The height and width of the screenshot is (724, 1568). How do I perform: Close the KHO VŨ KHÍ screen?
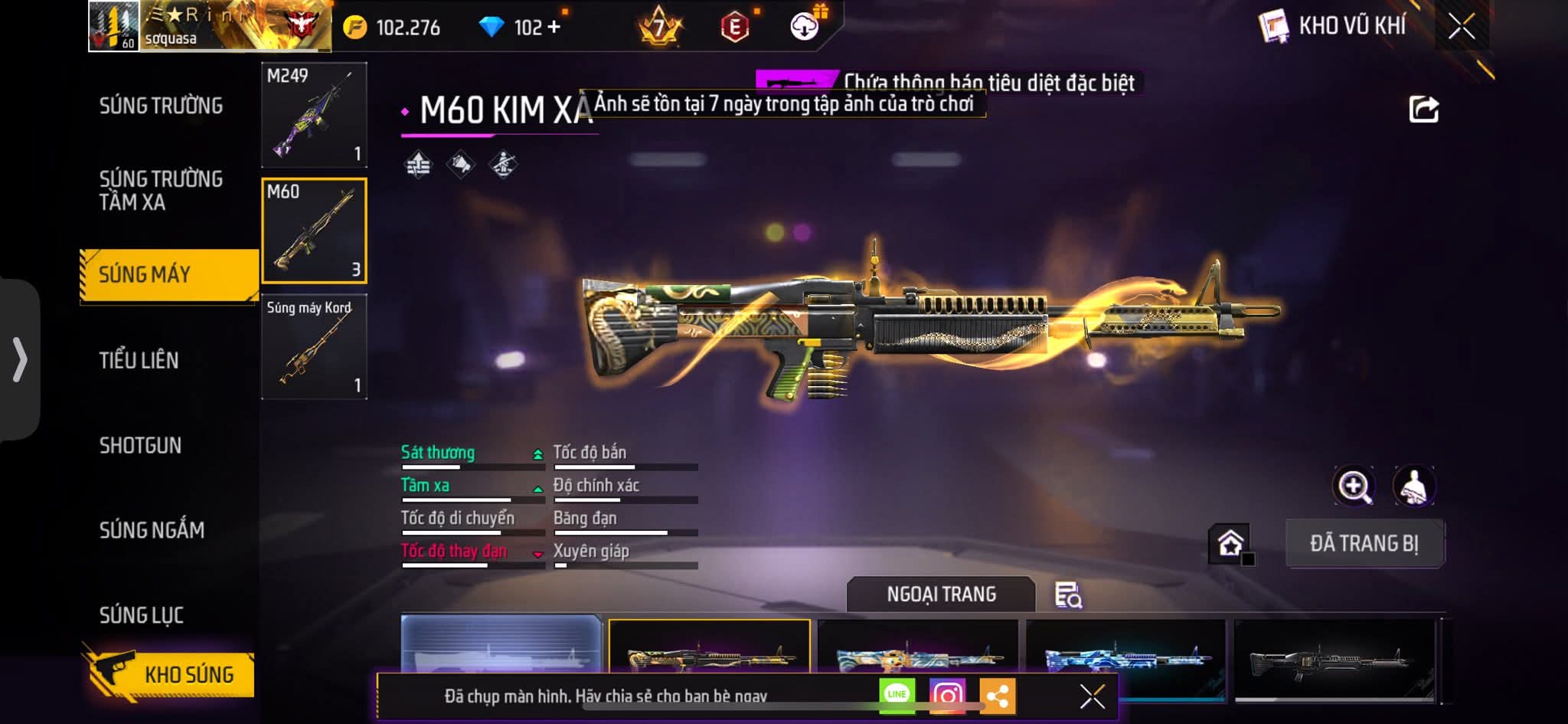click(1461, 27)
